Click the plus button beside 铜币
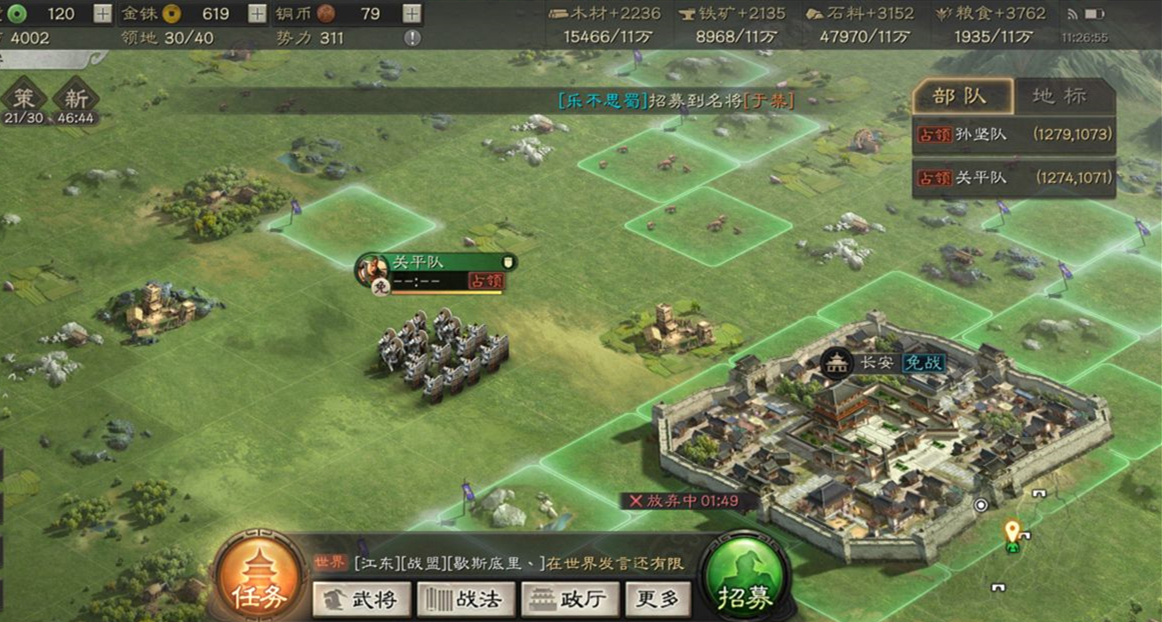This screenshot has height=622, width=1162. click(x=411, y=14)
